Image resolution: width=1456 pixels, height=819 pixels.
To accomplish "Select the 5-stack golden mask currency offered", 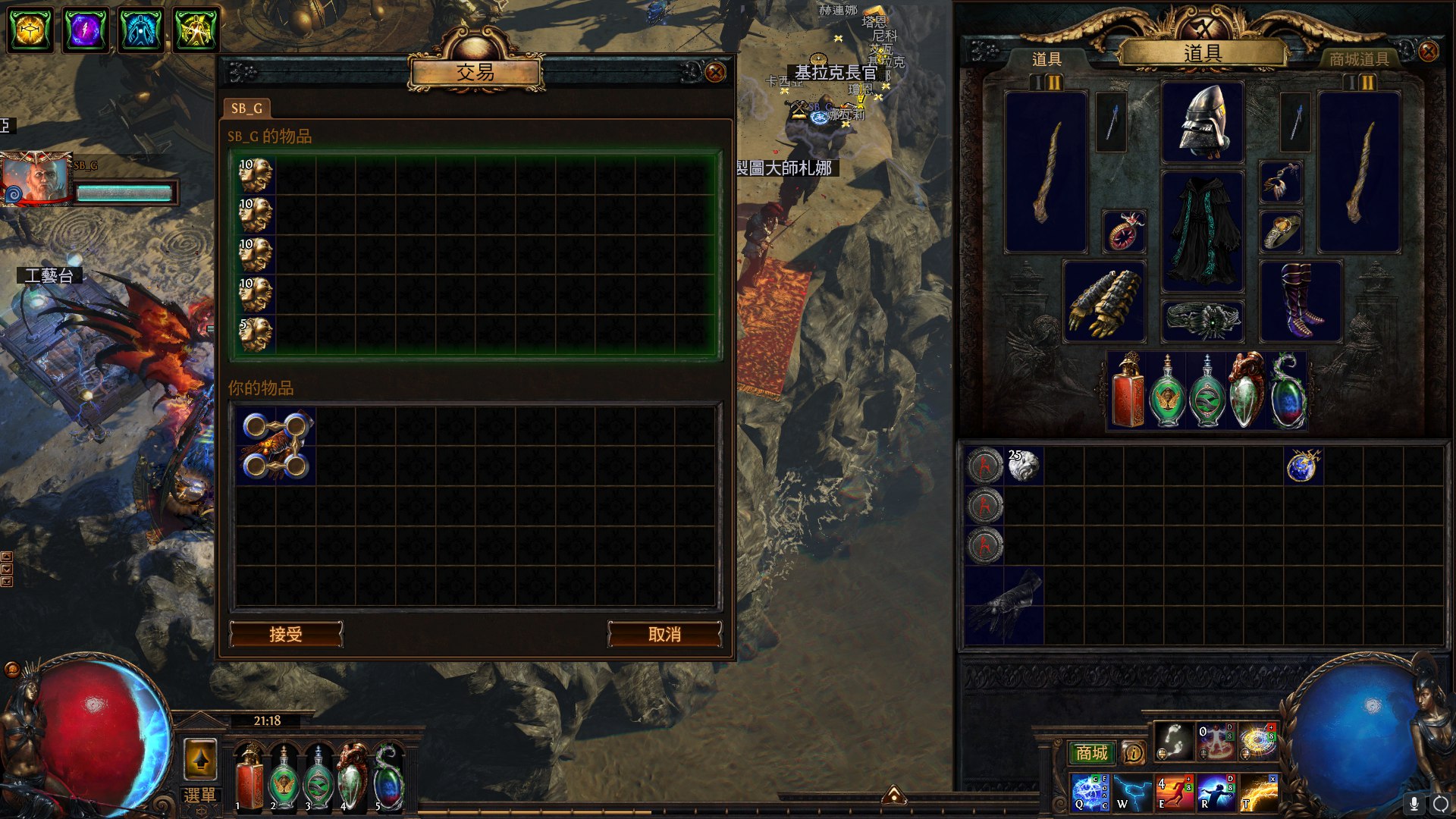I will (x=256, y=334).
